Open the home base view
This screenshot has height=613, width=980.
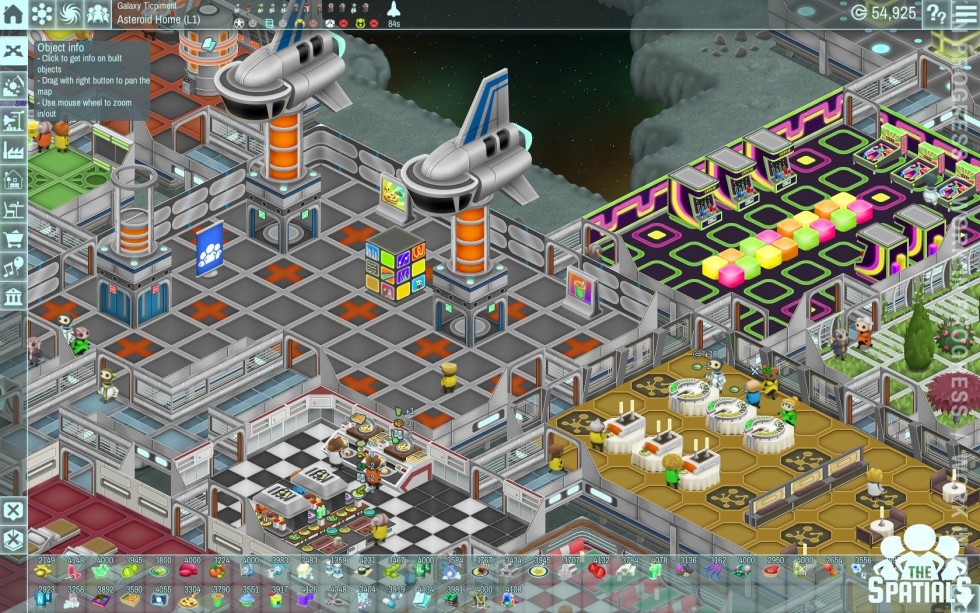[x=13, y=14]
